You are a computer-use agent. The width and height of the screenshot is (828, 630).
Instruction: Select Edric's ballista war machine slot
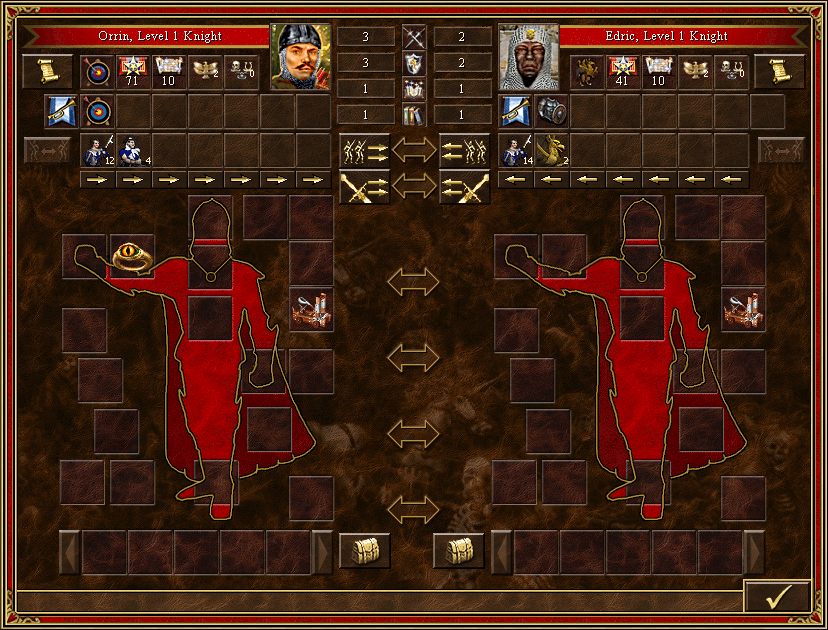pos(743,310)
